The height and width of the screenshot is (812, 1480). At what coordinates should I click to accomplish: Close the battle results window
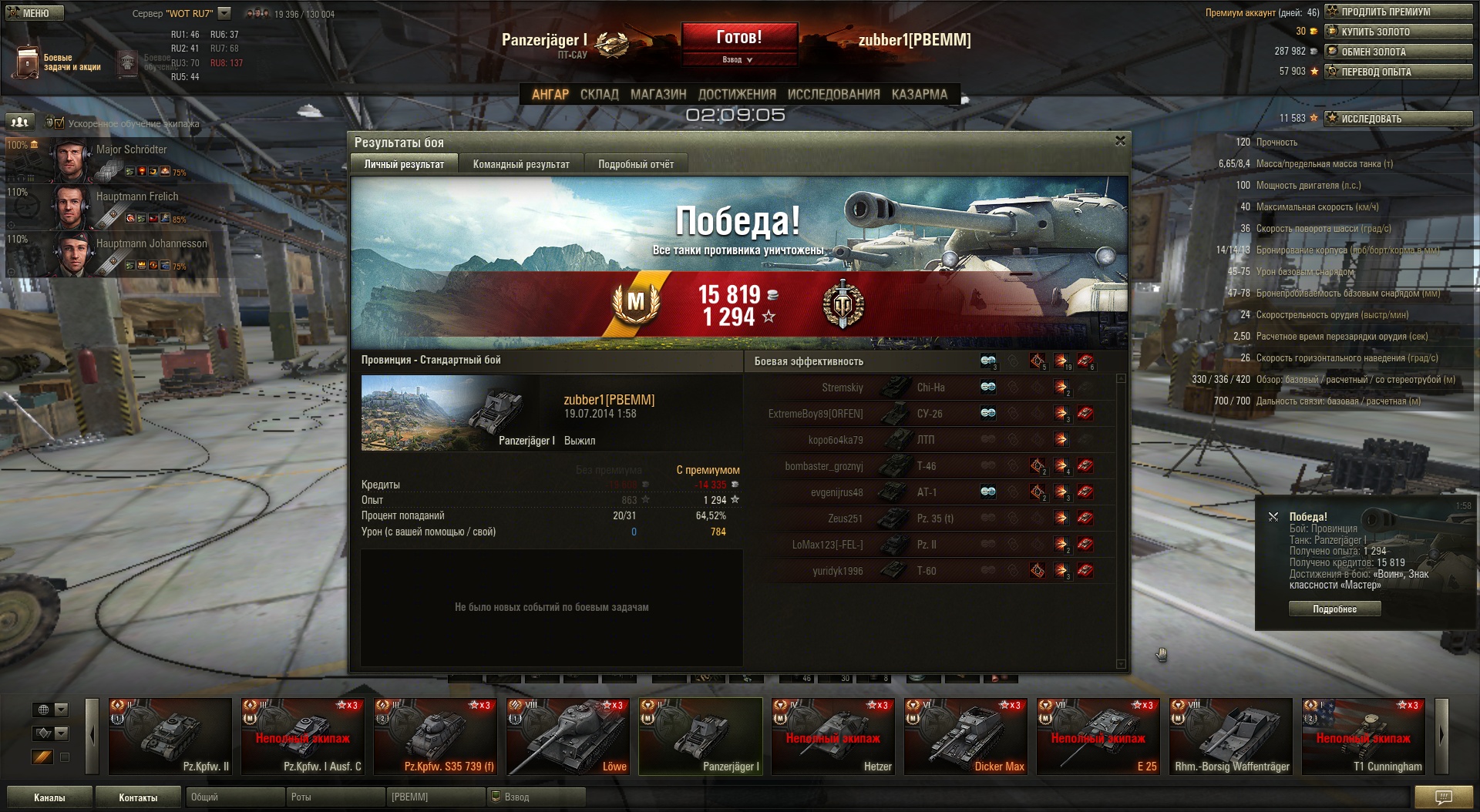(1120, 141)
